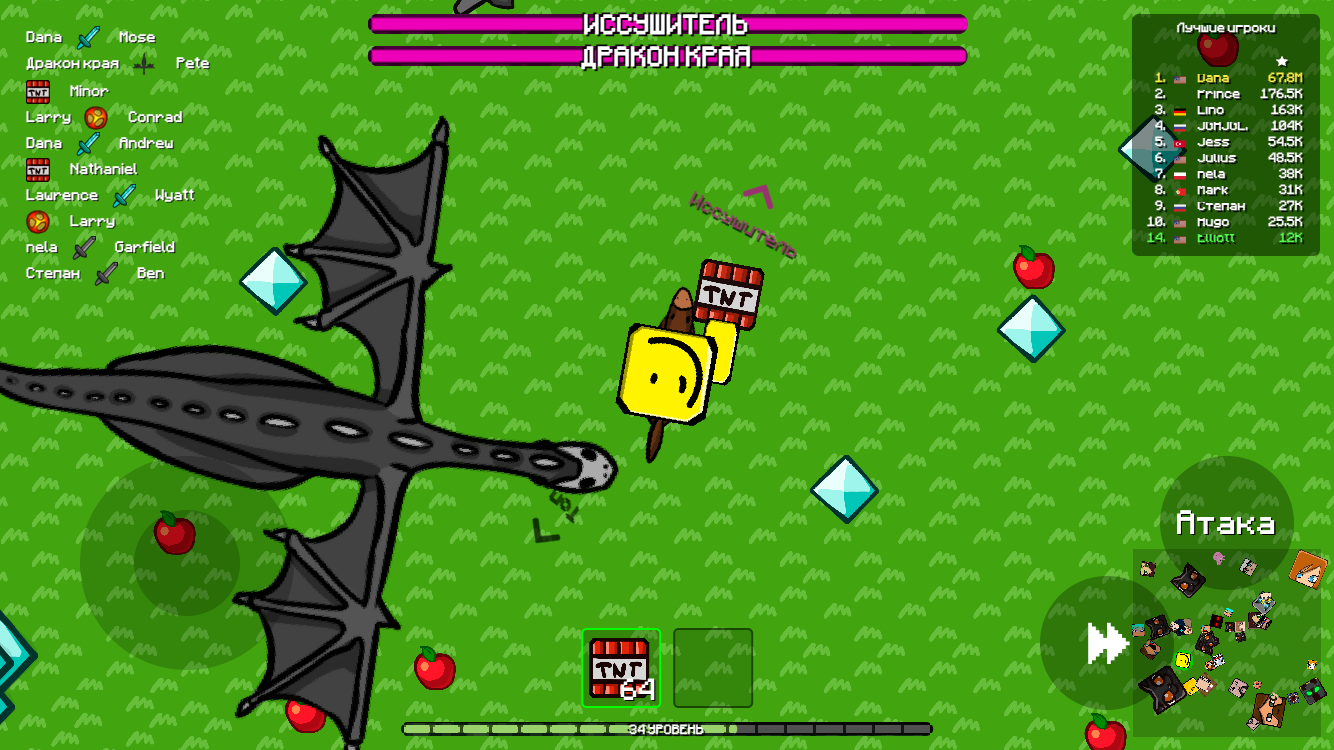
Task: Click the US flag next to Dana on the leaderboard
Action: (1180, 76)
